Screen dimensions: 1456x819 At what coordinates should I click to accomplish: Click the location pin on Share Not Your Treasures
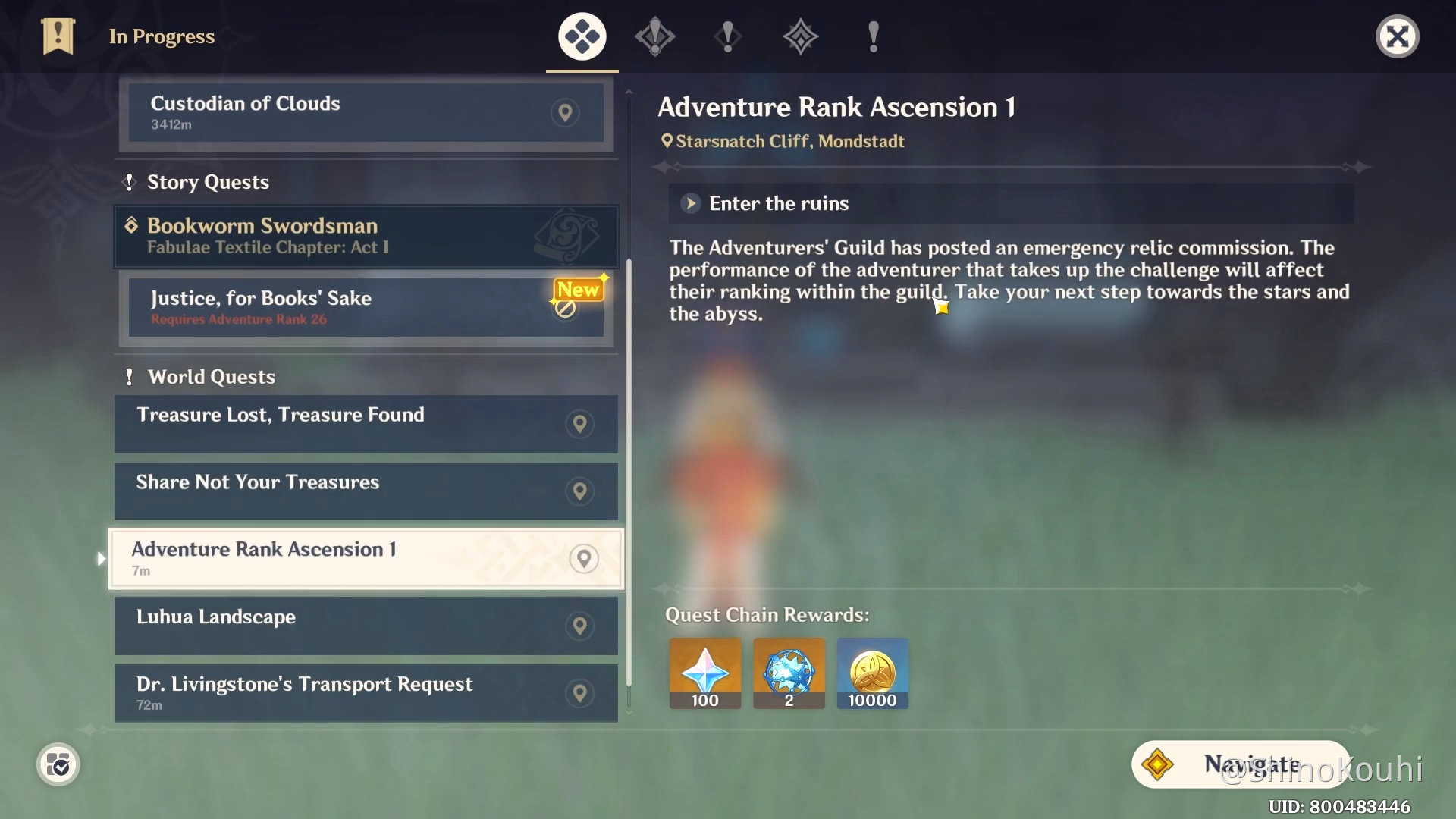pos(579,491)
